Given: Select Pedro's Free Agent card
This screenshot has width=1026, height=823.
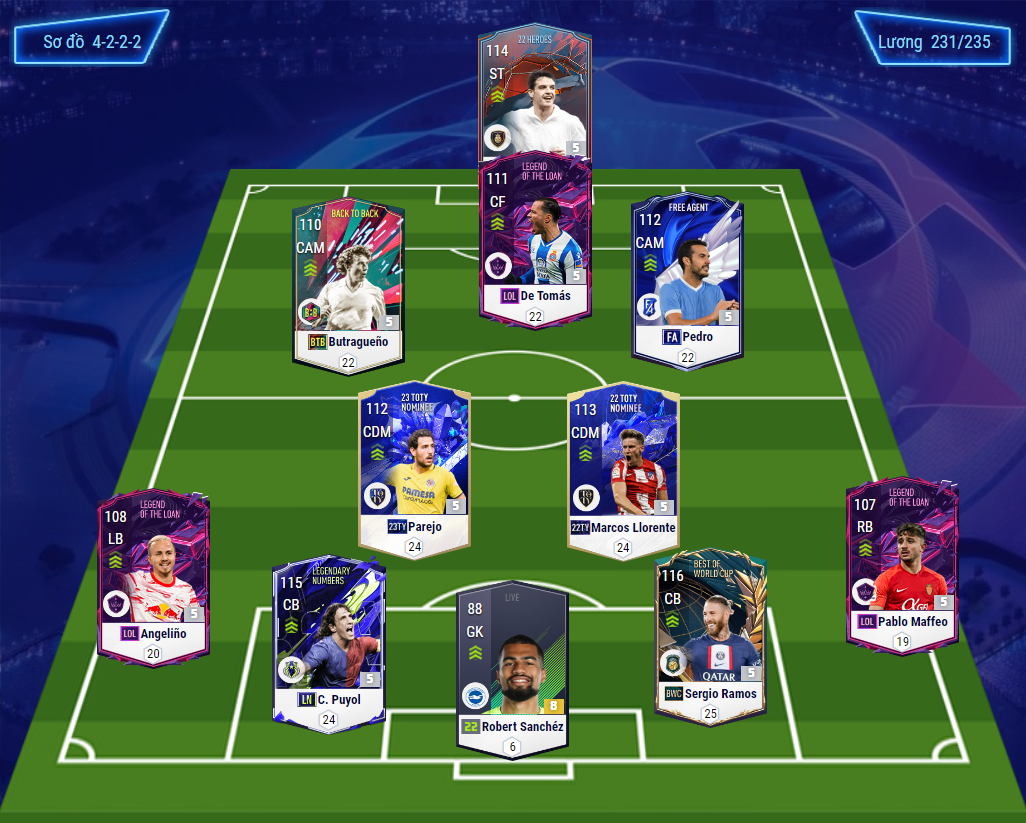Looking at the screenshot, I should (x=687, y=275).
